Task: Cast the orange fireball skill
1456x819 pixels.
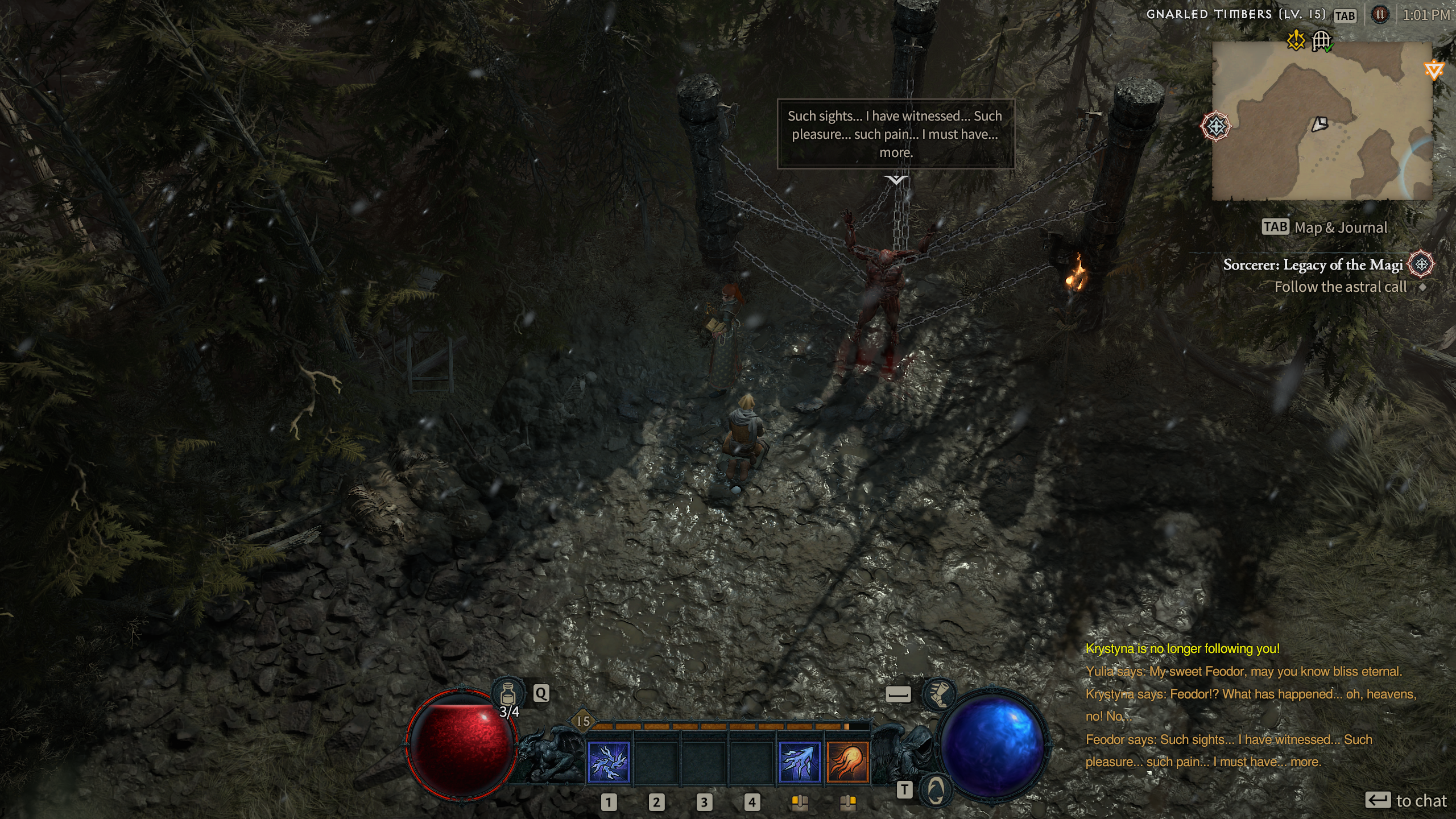Action: click(847, 762)
